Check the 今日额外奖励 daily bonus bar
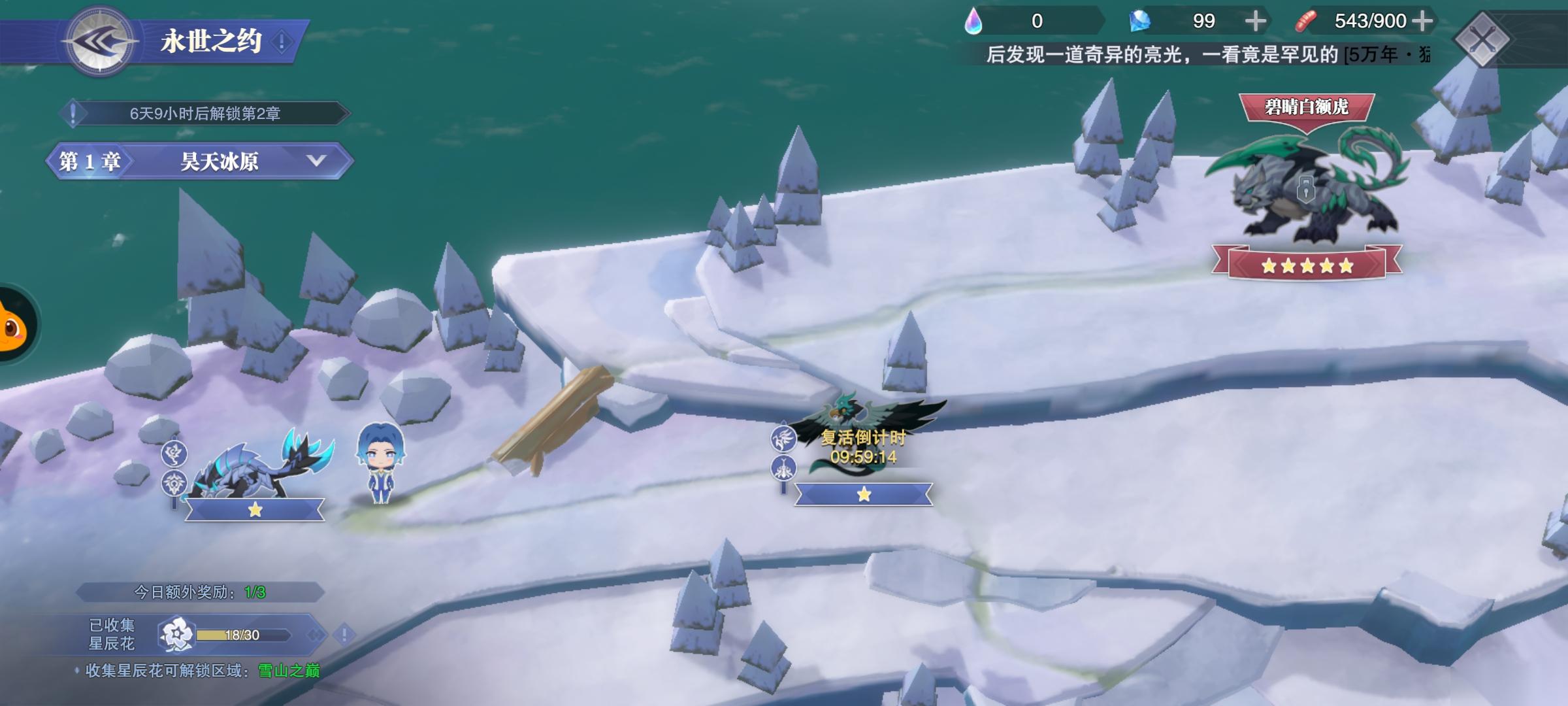1568x706 pixels. (x=199, y=592)
